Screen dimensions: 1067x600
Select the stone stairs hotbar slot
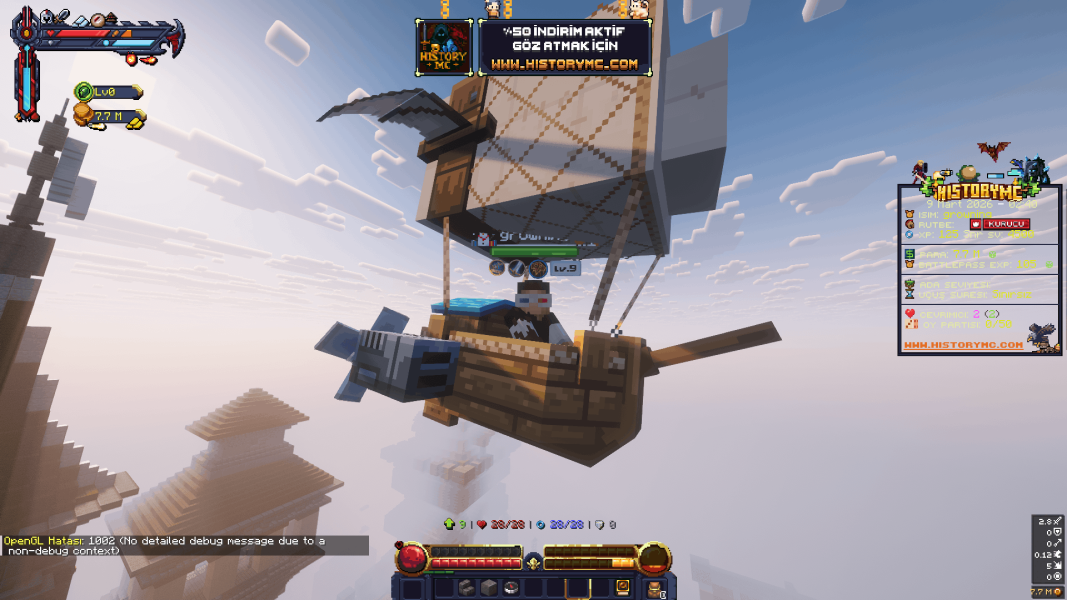click(467, 588)
